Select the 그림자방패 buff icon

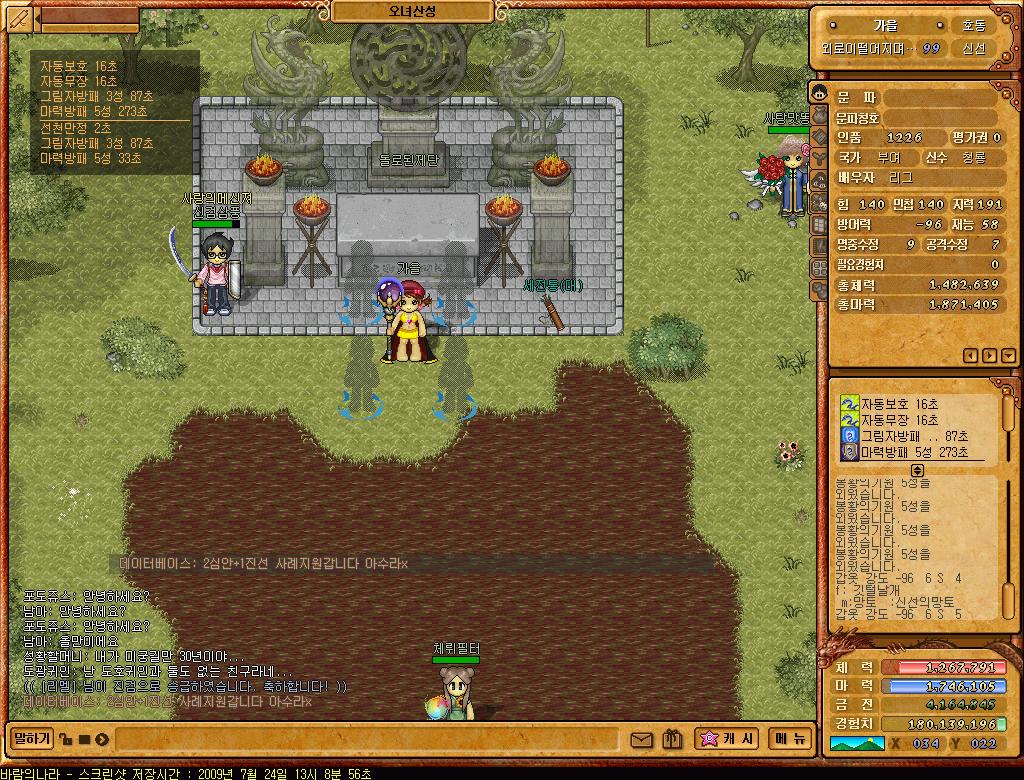pos(849,437)
